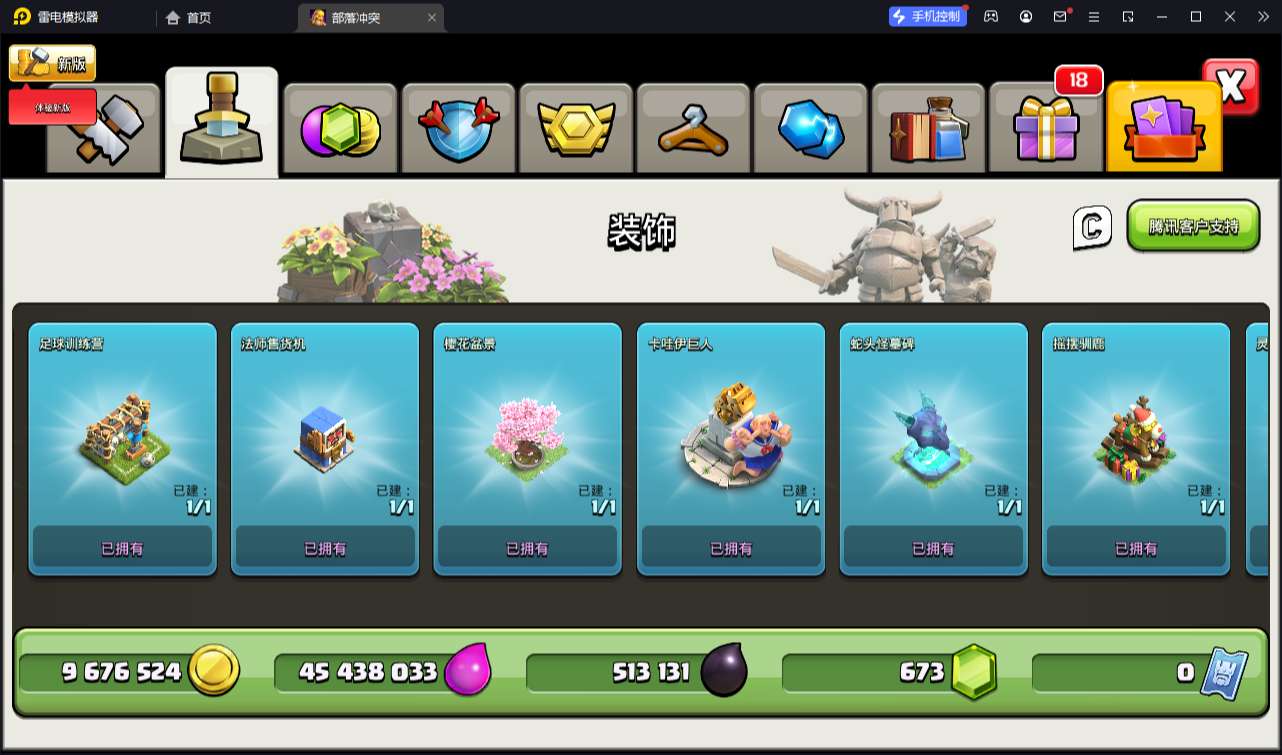Open the purple gift box tab
1282x755 pixels.
tap(1046, 130)
